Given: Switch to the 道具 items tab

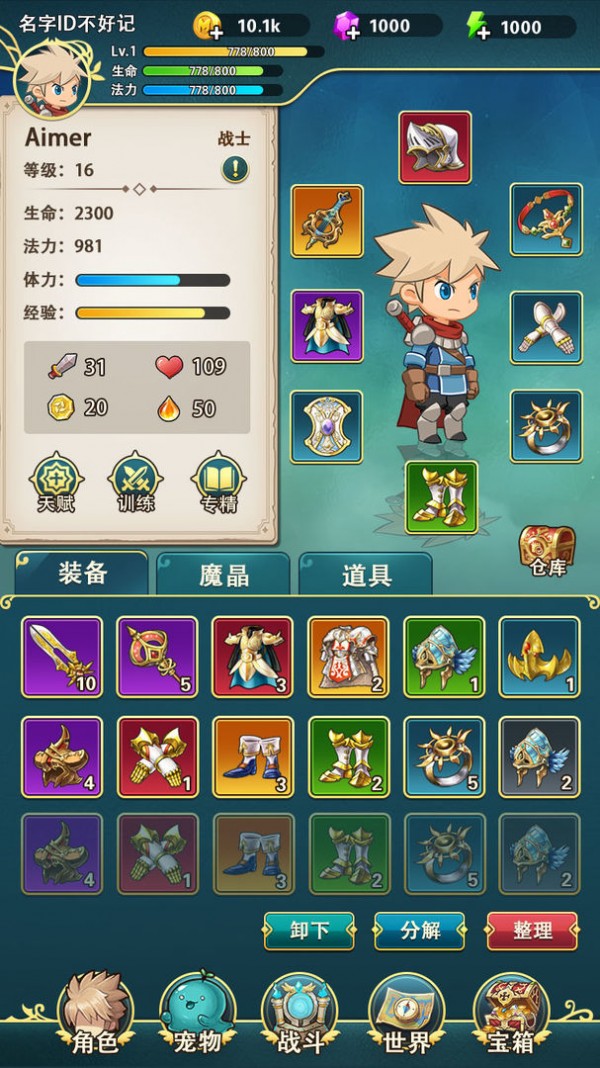Looking at the screenshot, I should [x=366, y=575].
